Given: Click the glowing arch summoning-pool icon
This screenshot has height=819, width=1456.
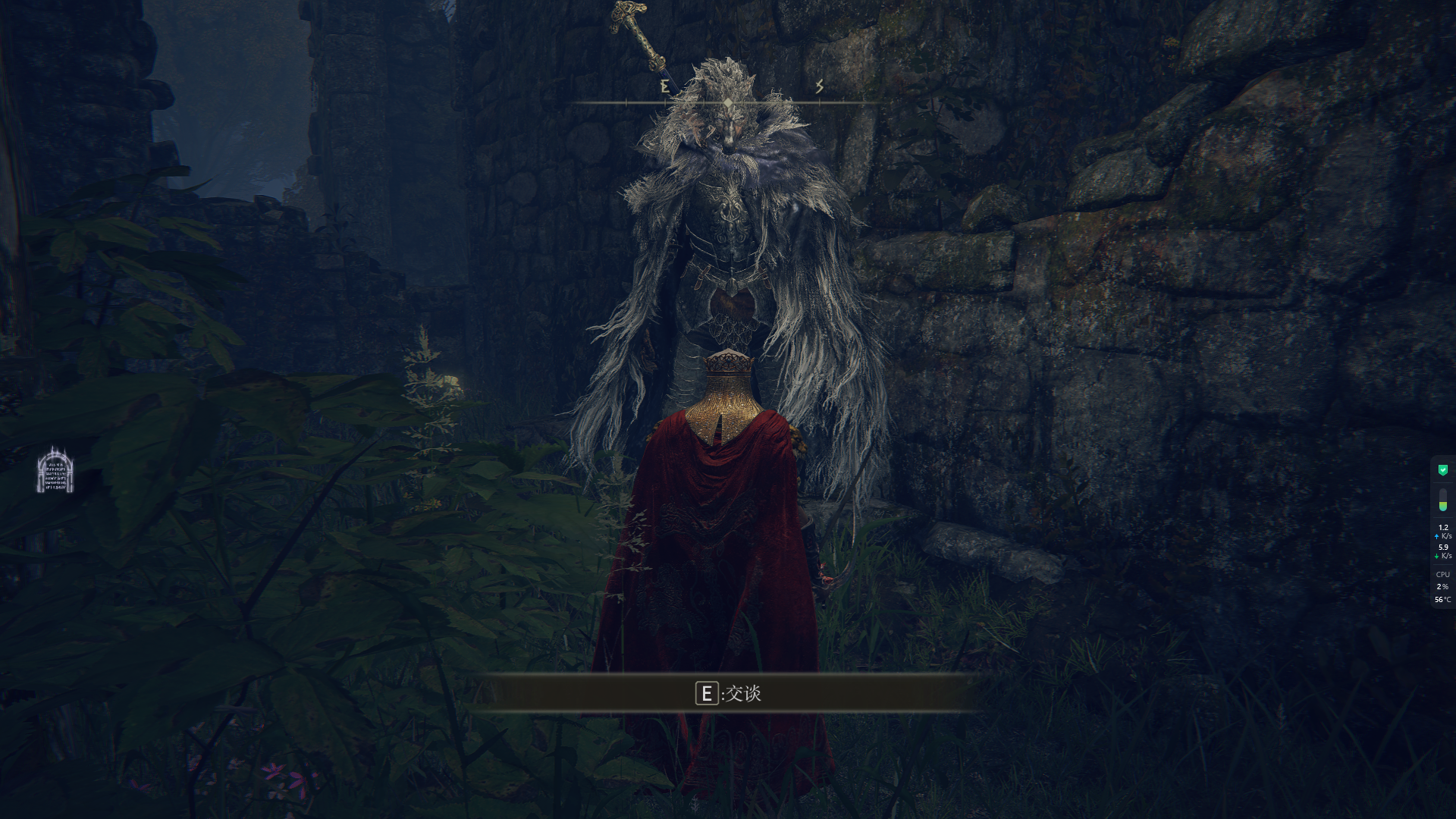Looking at the screenshot, I should click(55, 471).
